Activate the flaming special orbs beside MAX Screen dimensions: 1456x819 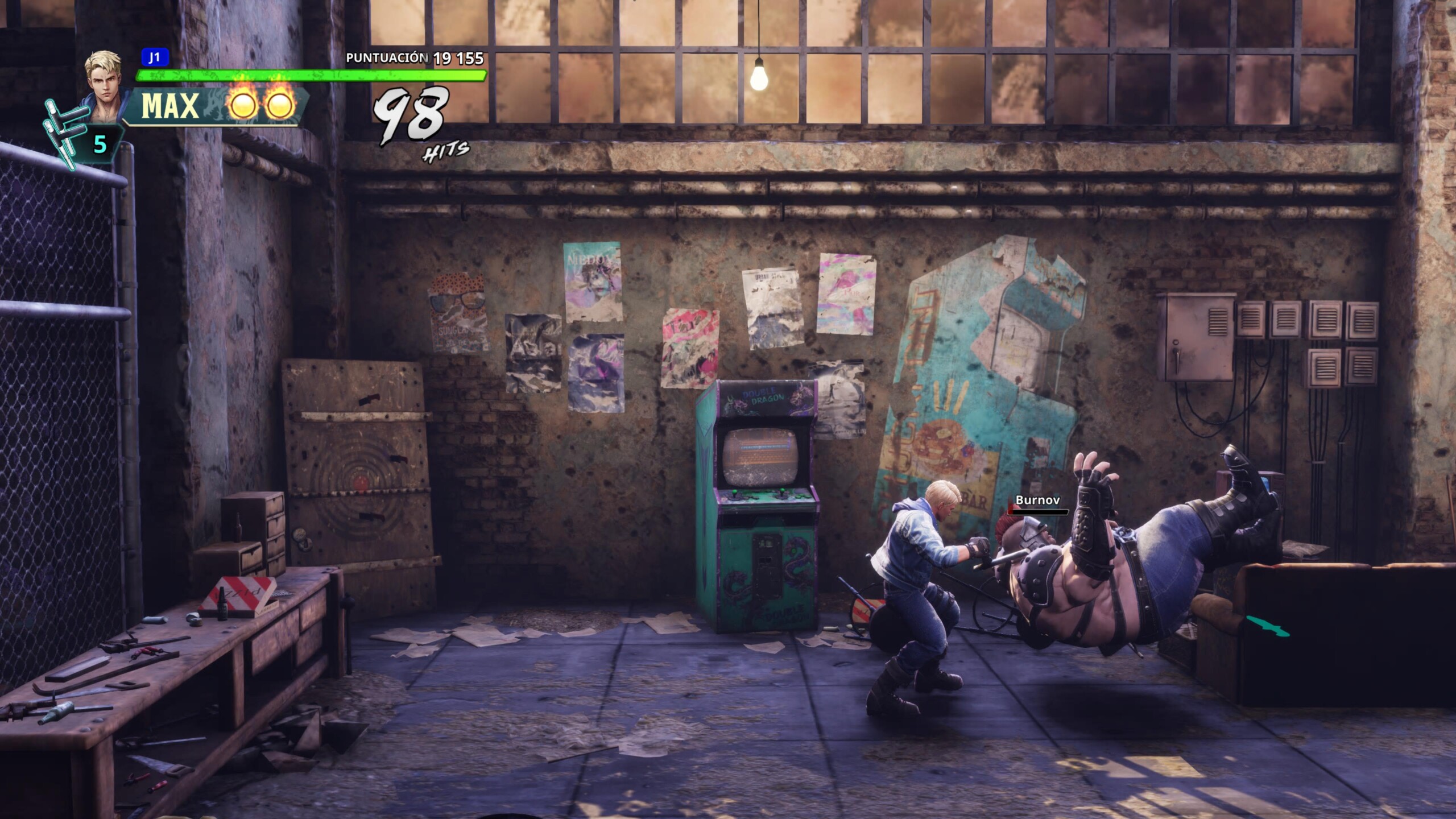coord(262,105)
